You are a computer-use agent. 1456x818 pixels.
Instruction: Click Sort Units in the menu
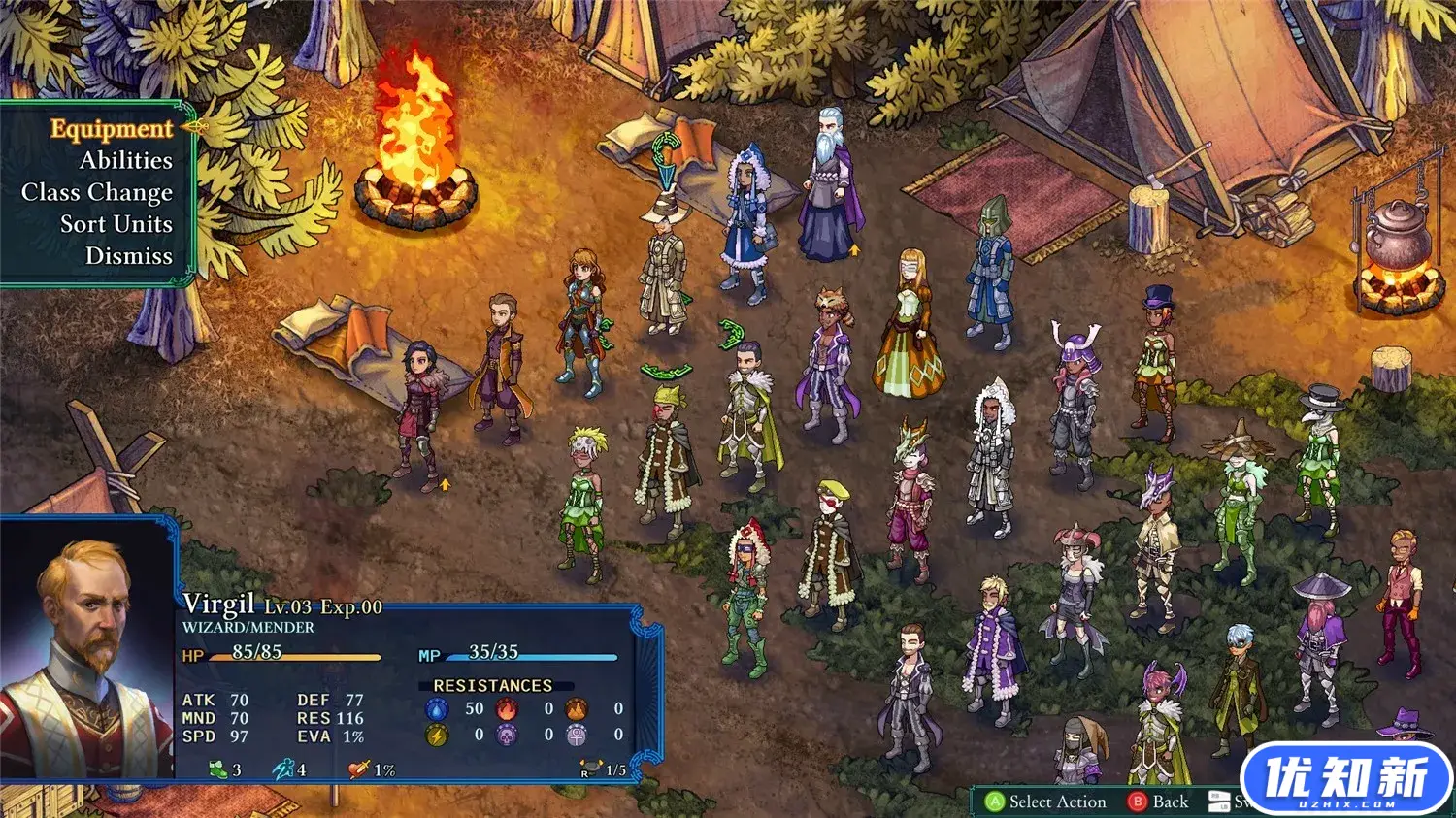116,224
